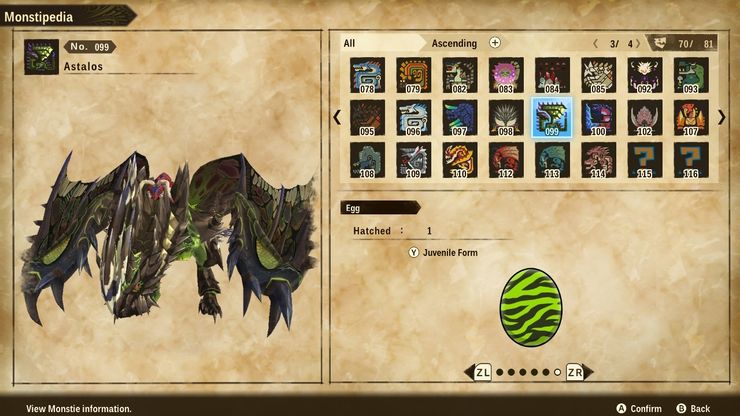Select monster entry No. 113

(552, 160)
